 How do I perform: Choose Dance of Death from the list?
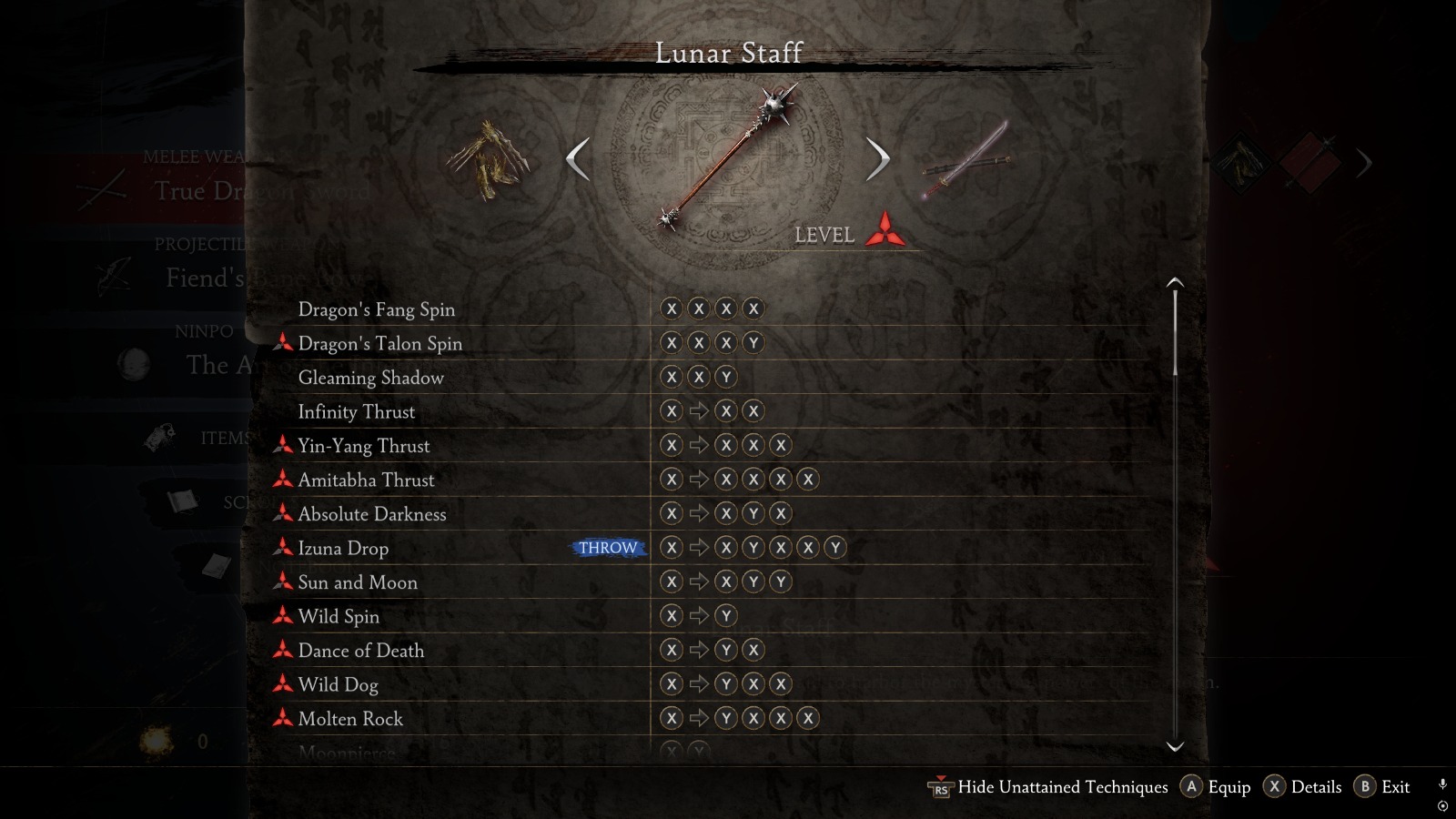point(360,651)
